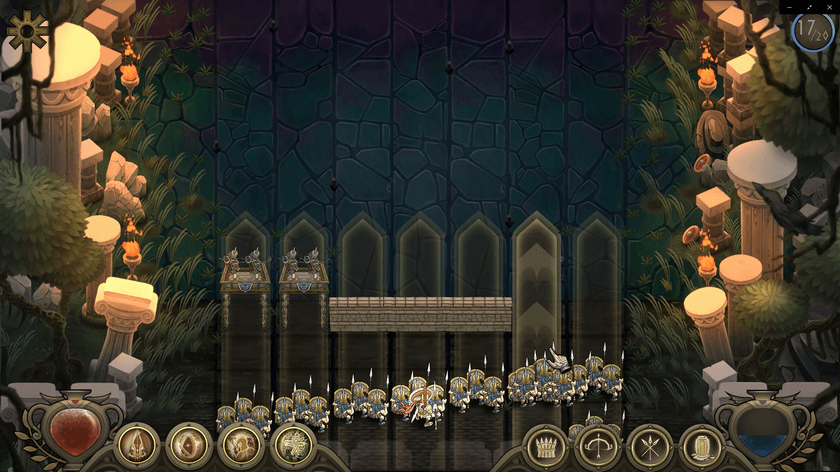Close the game window
The height and width of the screenshot is (472, 840).
click(830, 6)
